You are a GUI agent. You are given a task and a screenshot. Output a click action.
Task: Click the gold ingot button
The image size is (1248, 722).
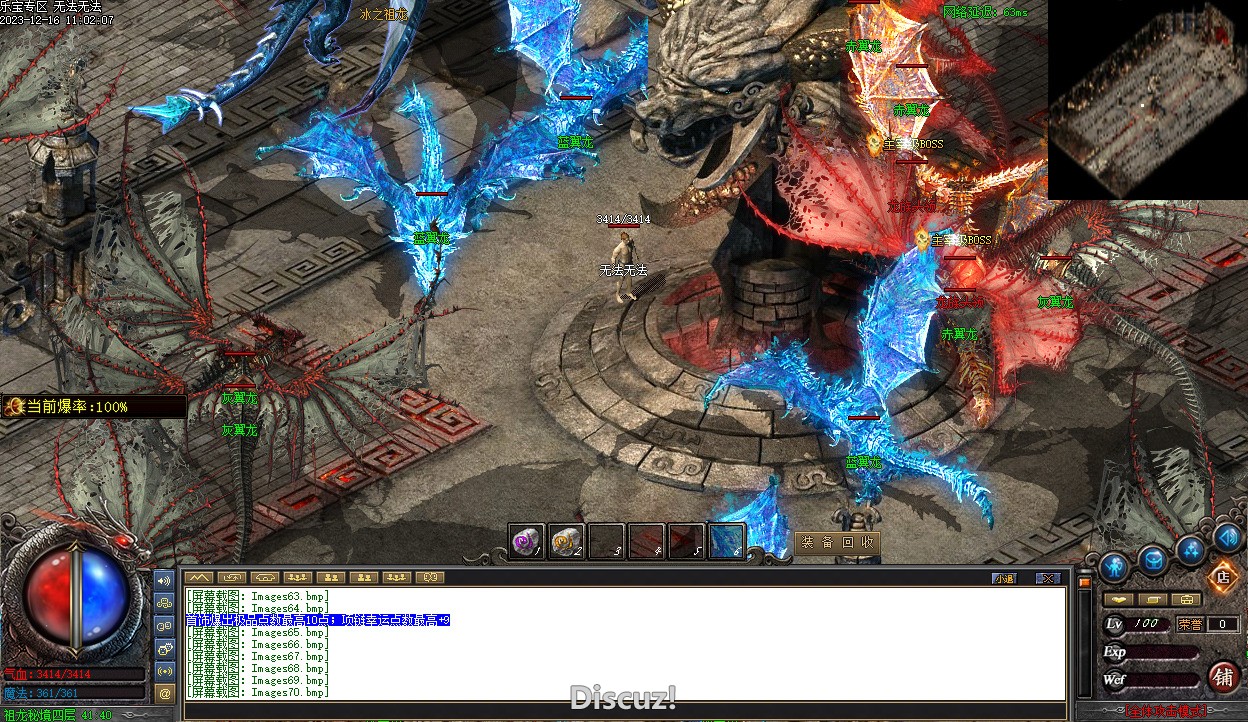[1119, 600]
